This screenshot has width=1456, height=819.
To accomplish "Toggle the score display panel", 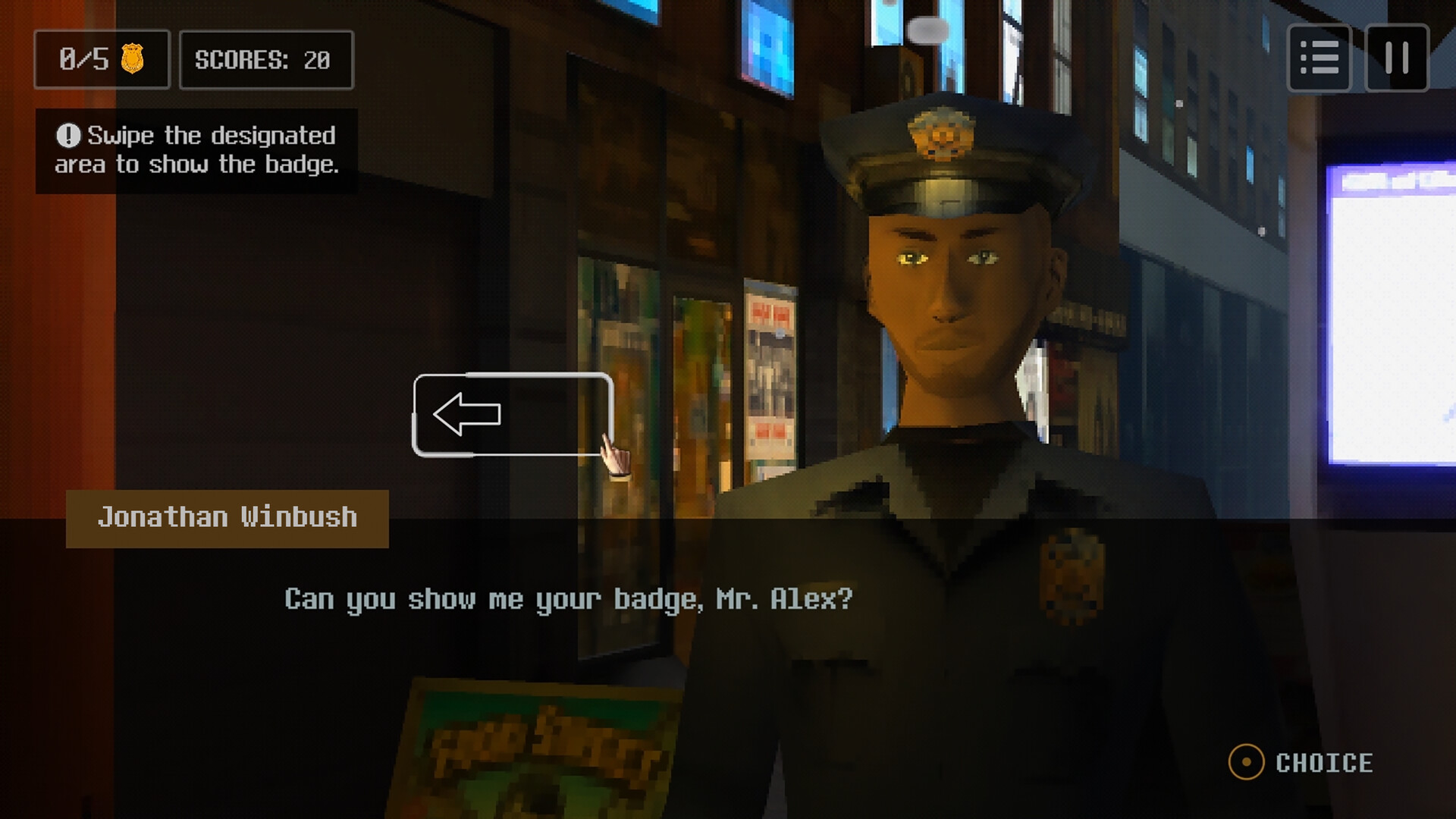I will click(265, 60).
